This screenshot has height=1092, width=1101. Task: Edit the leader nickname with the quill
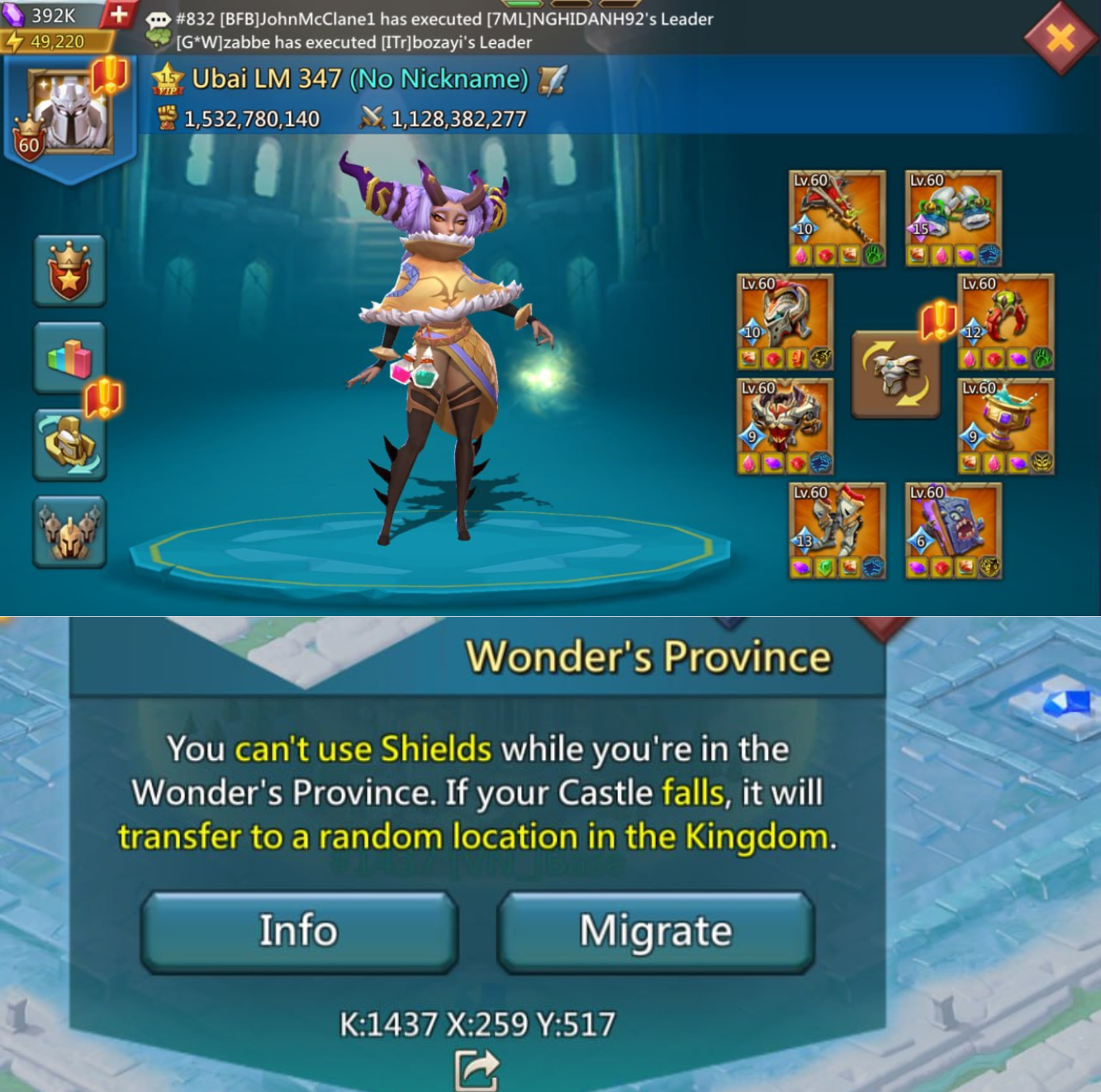[x=553, y=79]
